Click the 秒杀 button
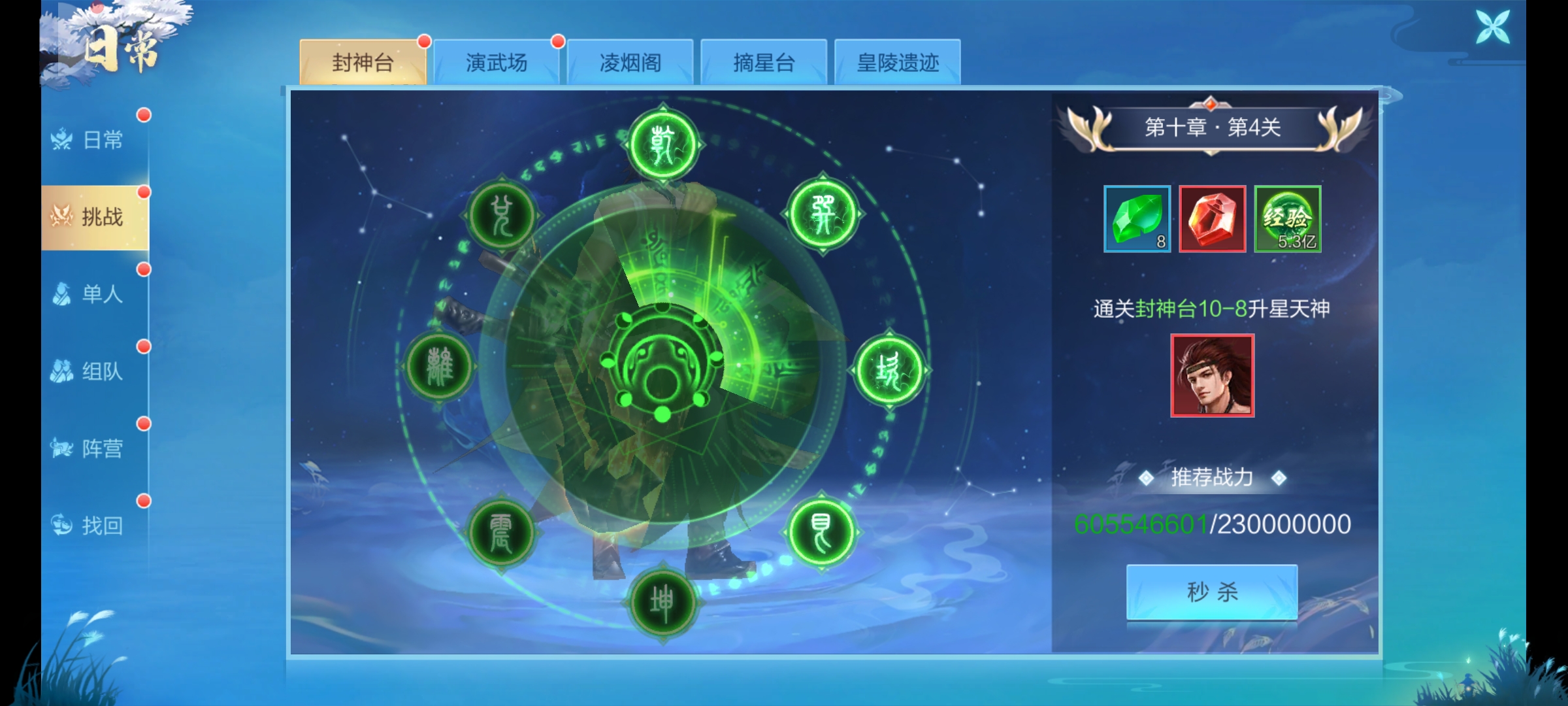This screenshot has width=1568, height=706. pyautogui.click(x=1212, y=592)
